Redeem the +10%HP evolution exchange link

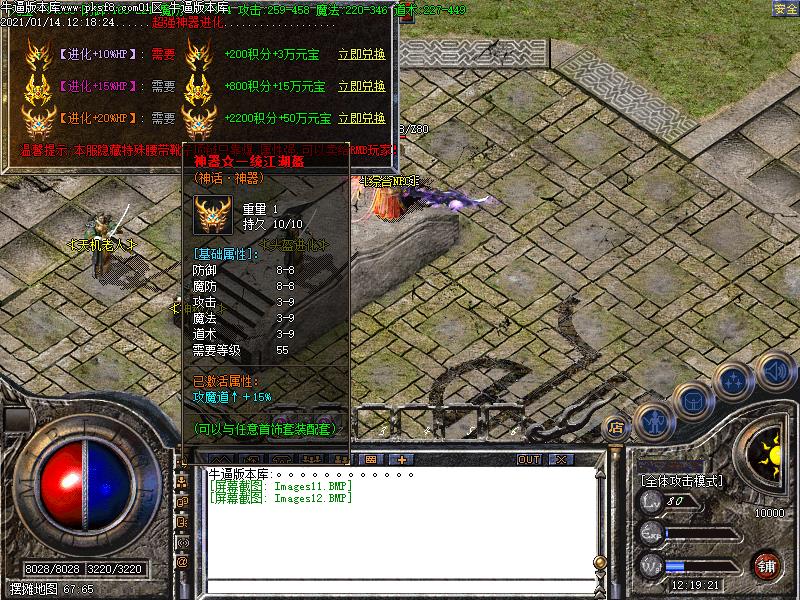click(361, 55)
